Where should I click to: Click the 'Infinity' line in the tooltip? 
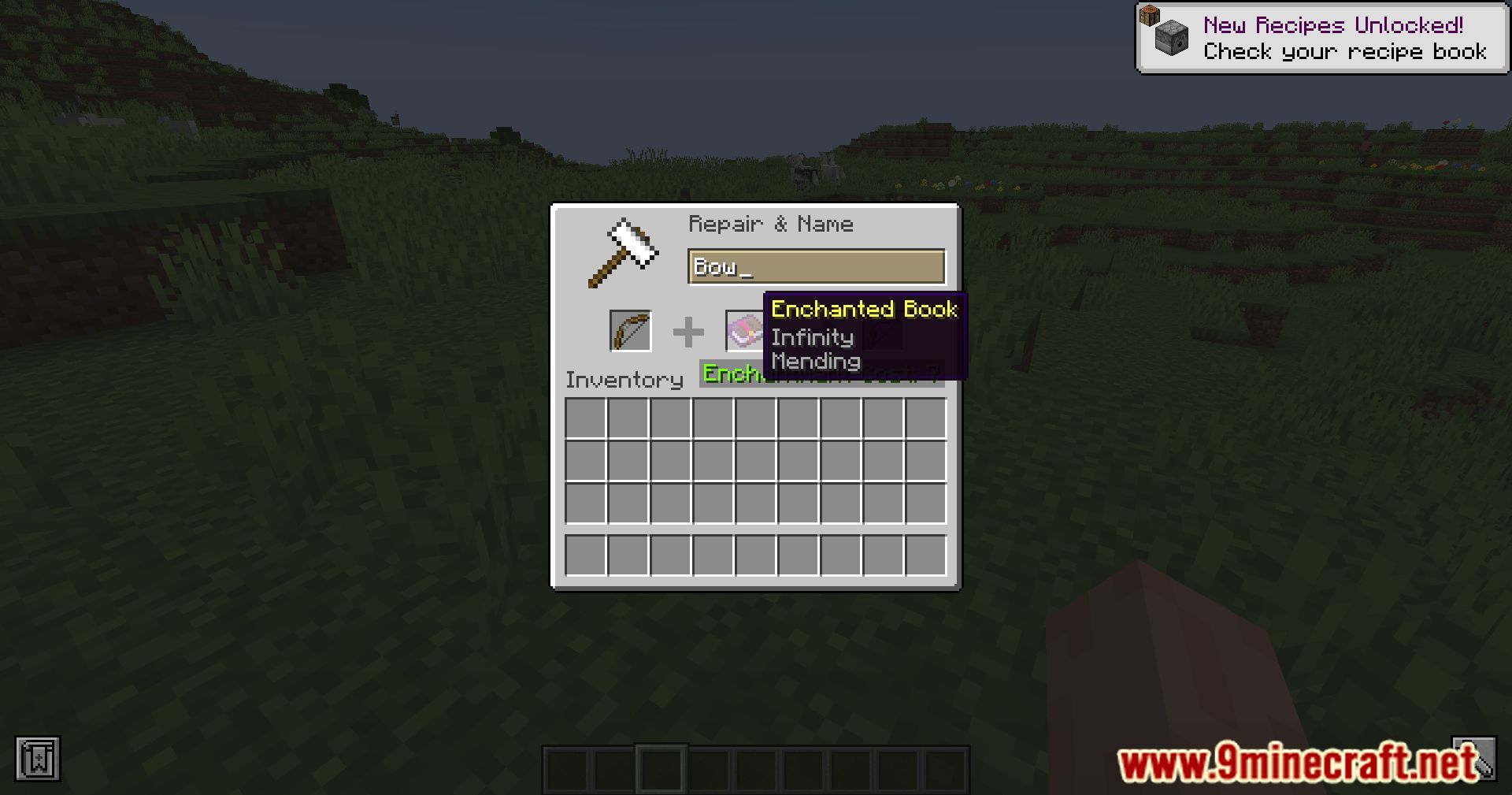click(x=812, y=338)
